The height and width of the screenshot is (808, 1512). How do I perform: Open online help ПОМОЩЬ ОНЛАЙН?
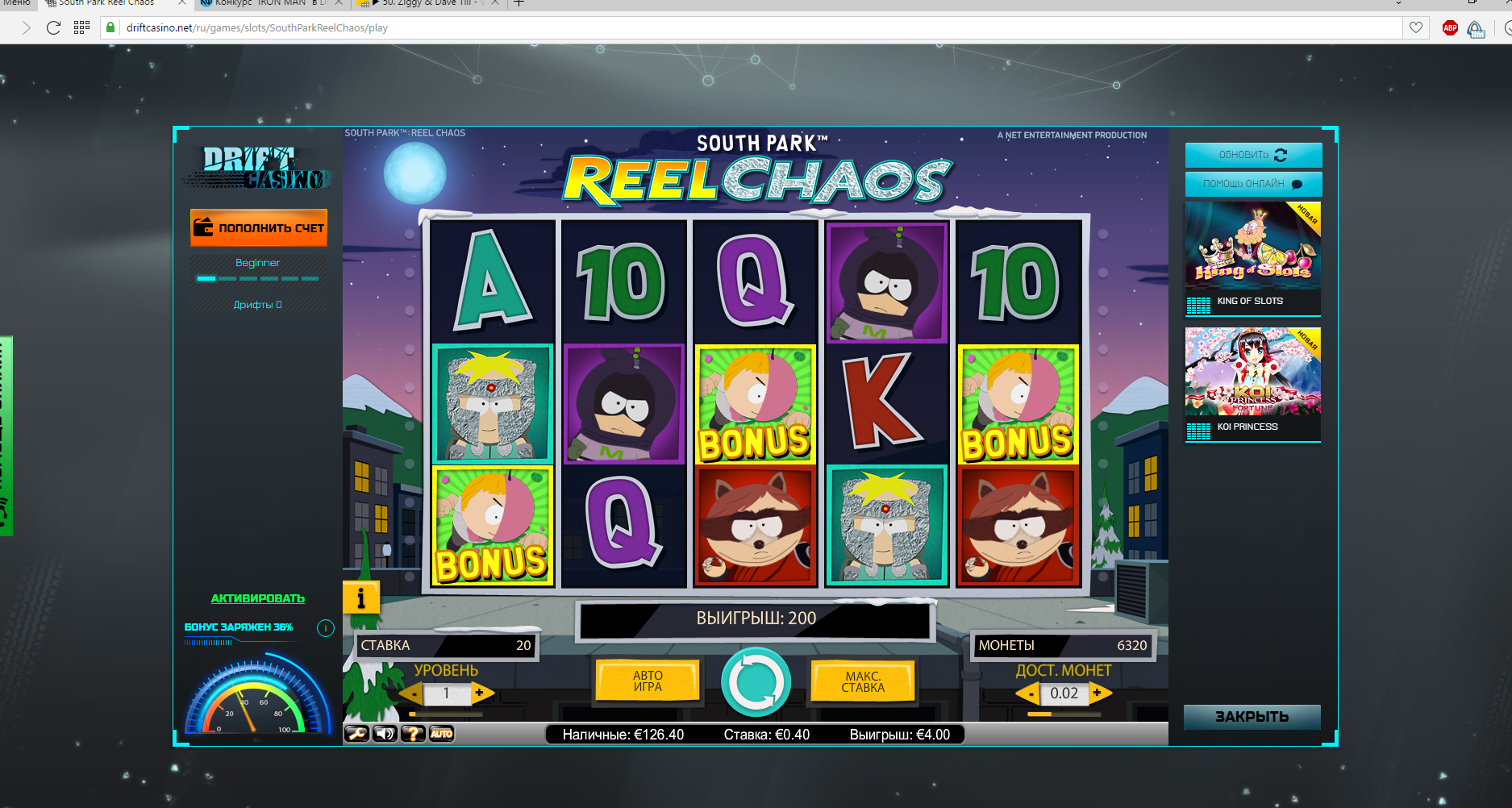tap(1253, 184)
